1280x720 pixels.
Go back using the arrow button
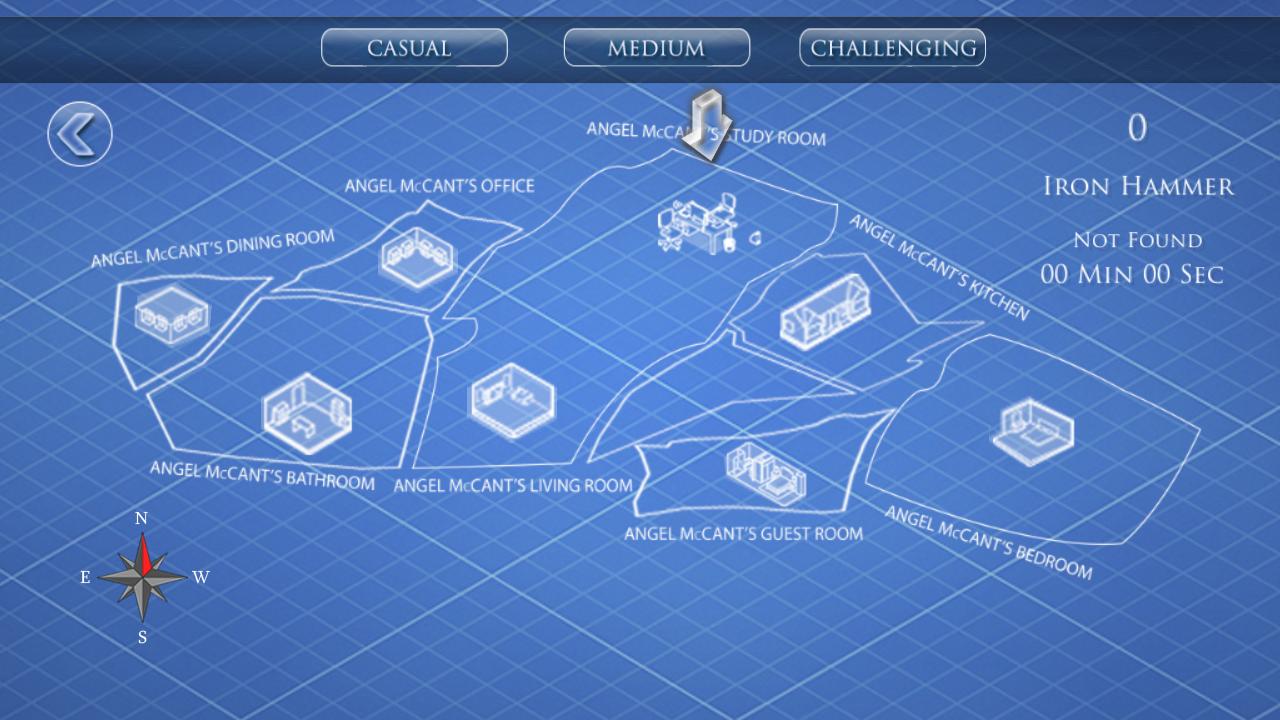[79, 133]
